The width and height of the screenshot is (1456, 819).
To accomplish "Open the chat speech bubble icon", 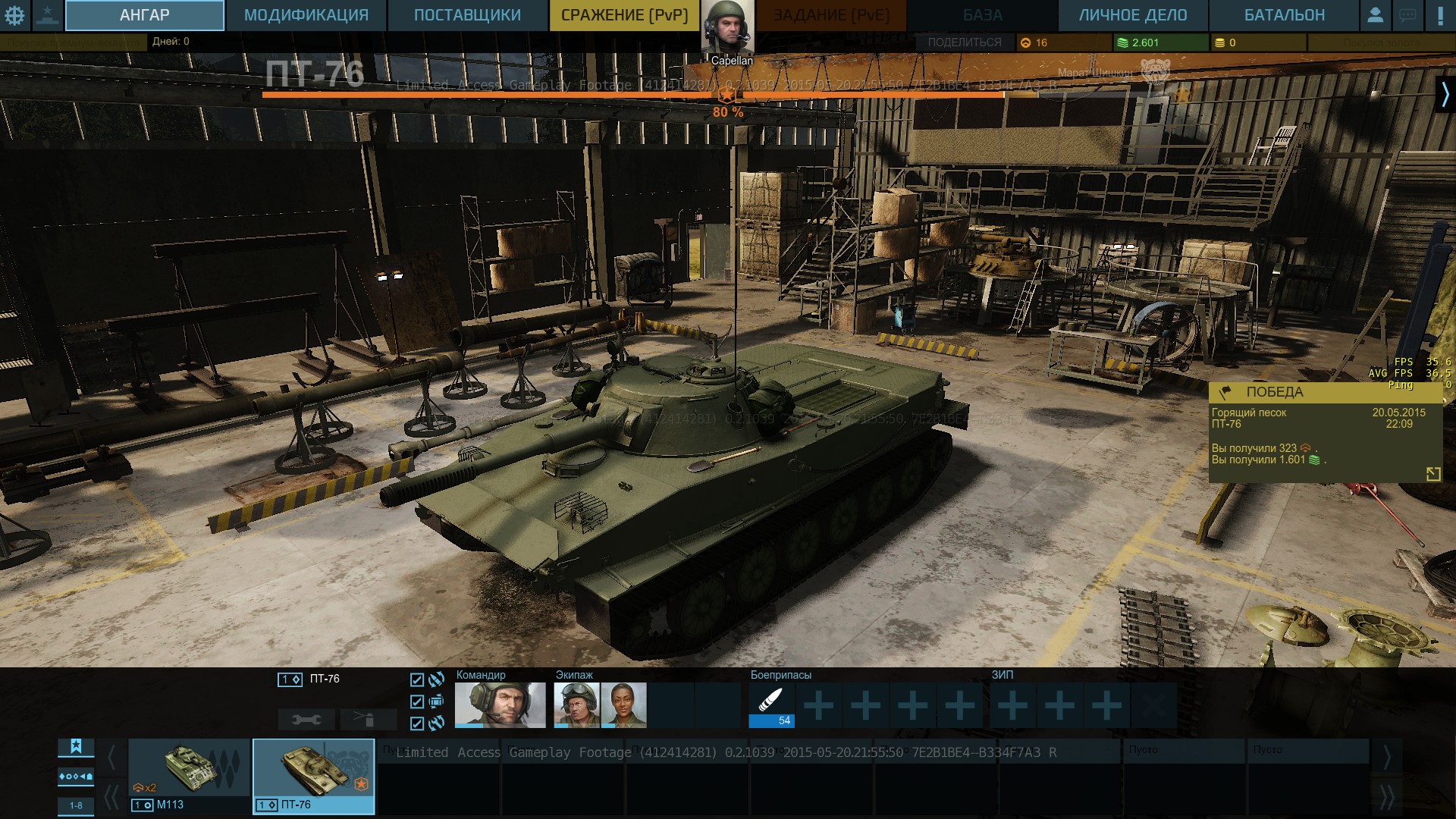I will 1407,15.
